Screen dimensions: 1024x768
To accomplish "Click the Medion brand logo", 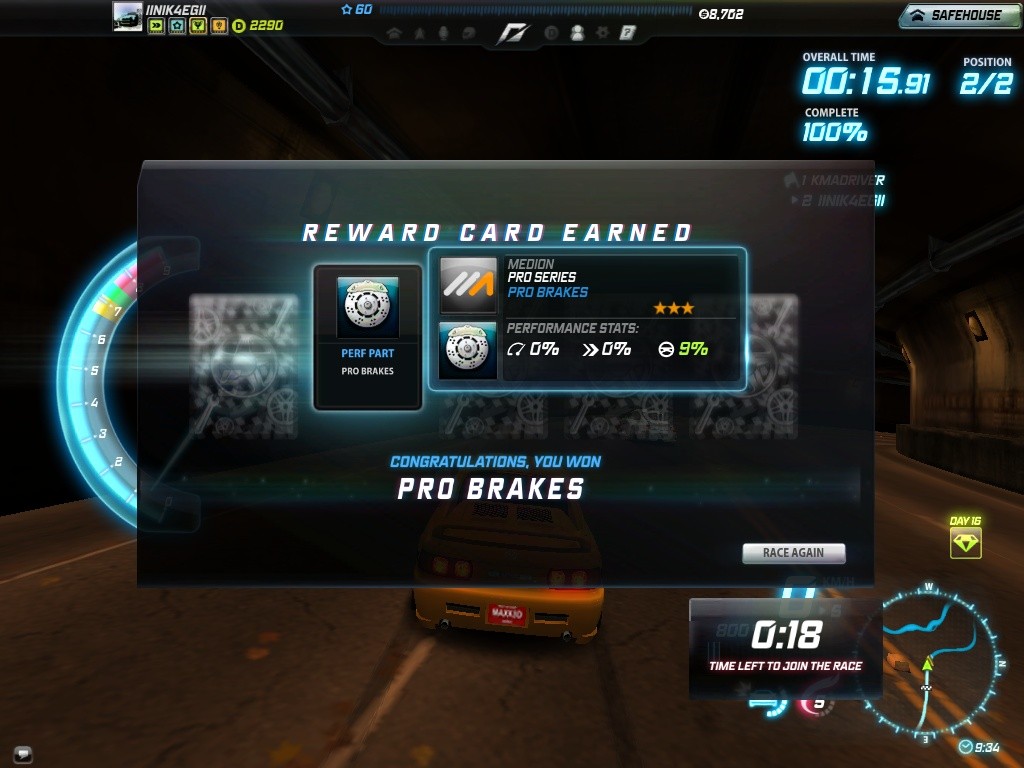I will coord(468,286).
